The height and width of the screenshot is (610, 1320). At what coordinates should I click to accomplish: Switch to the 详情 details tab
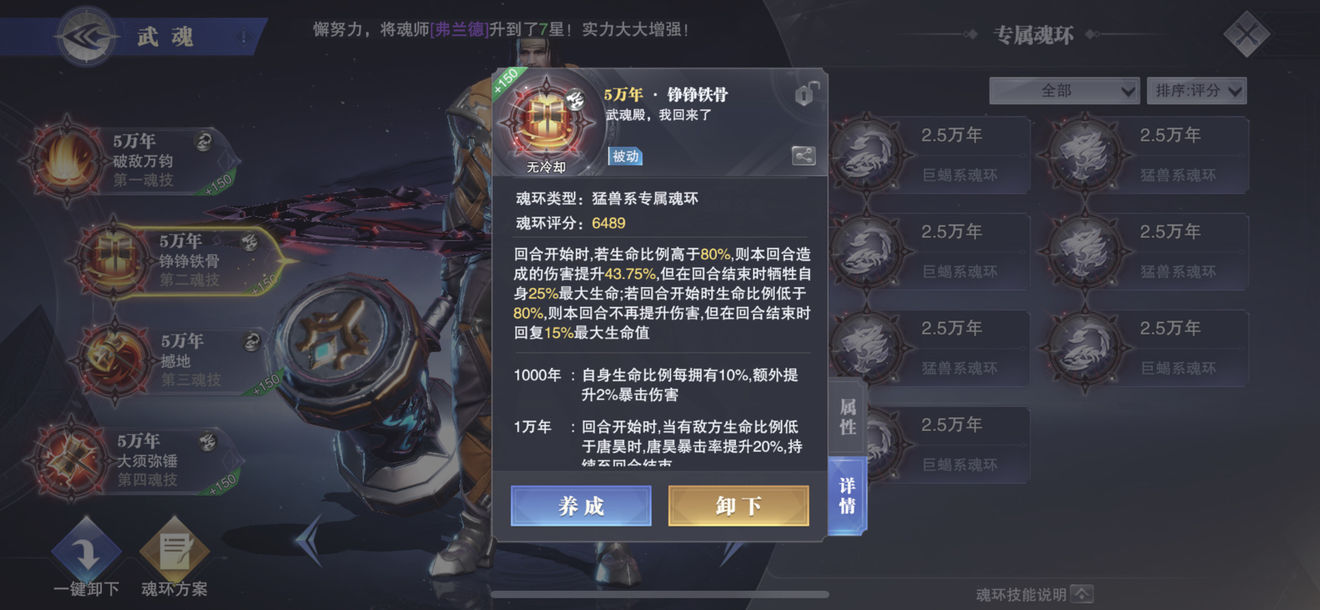point(847,497)
